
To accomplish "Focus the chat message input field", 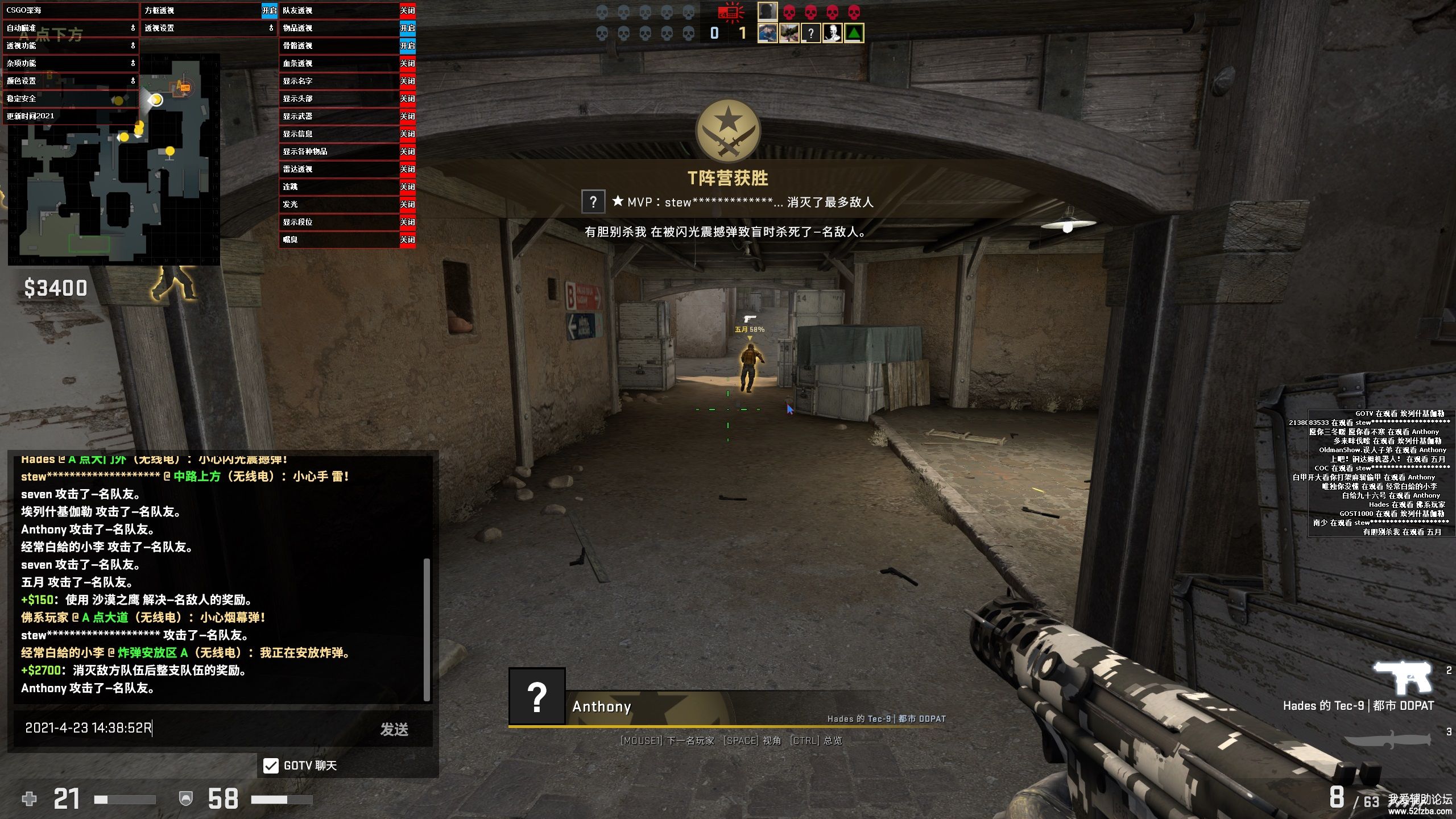I will point(193,728).
